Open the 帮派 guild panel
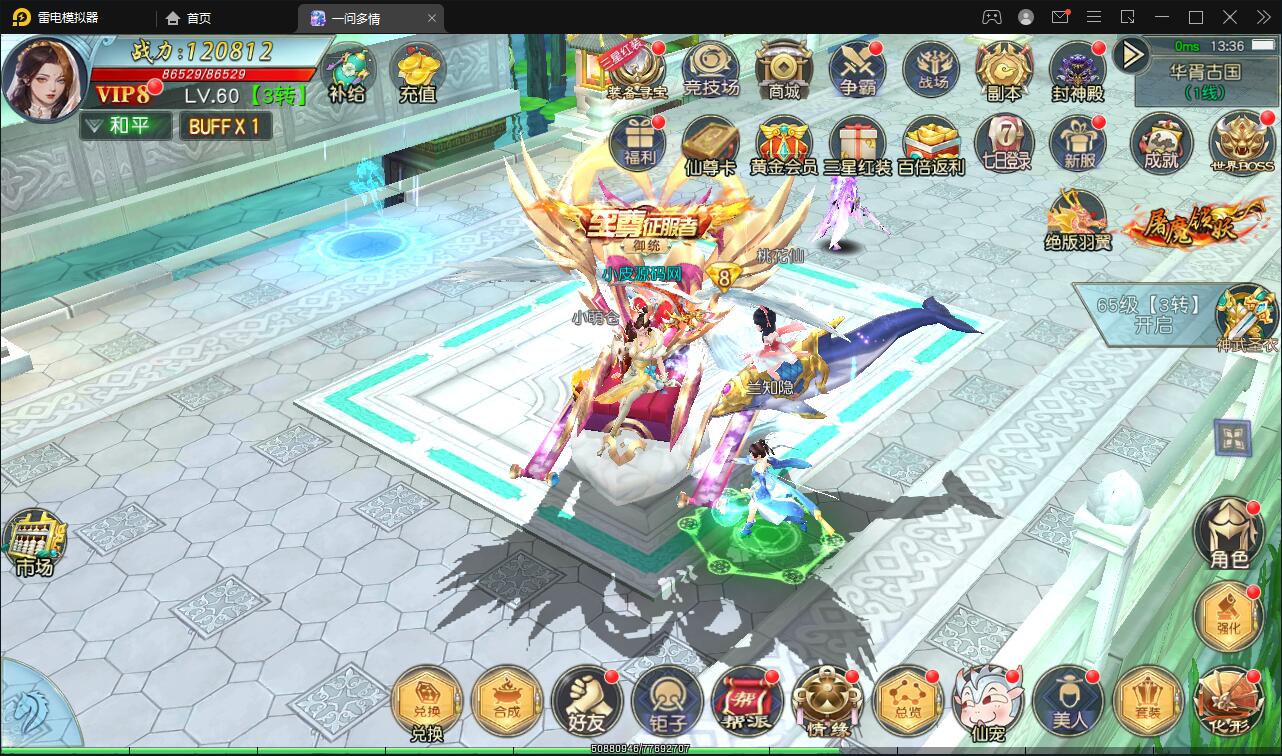 point(748,700)
